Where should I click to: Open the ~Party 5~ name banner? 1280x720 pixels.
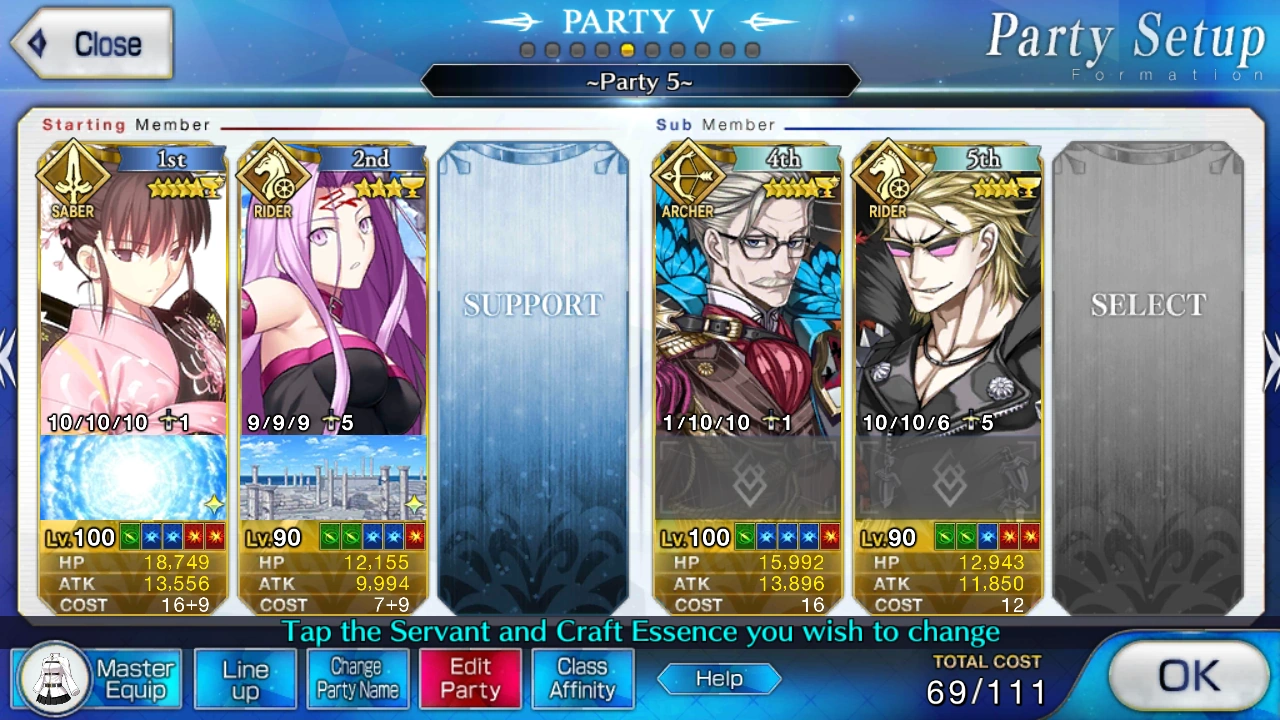coord(639,82)
